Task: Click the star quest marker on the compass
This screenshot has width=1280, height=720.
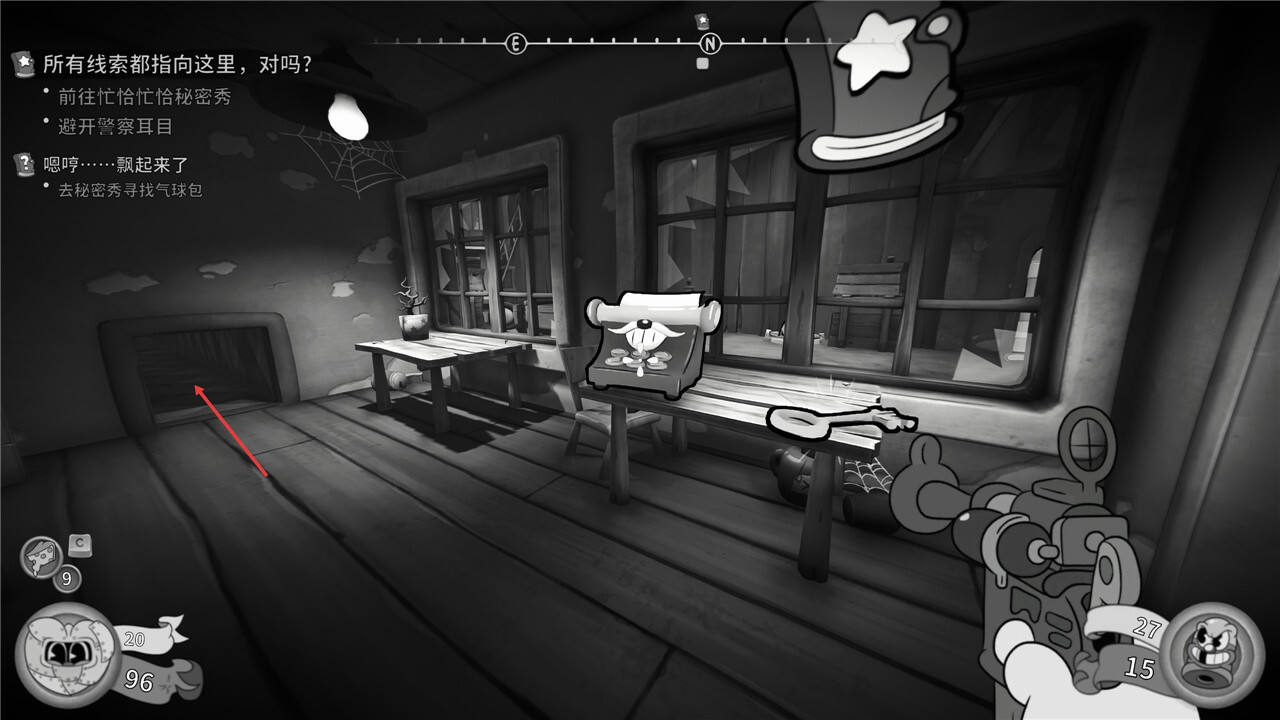Action: pos(702,21)
